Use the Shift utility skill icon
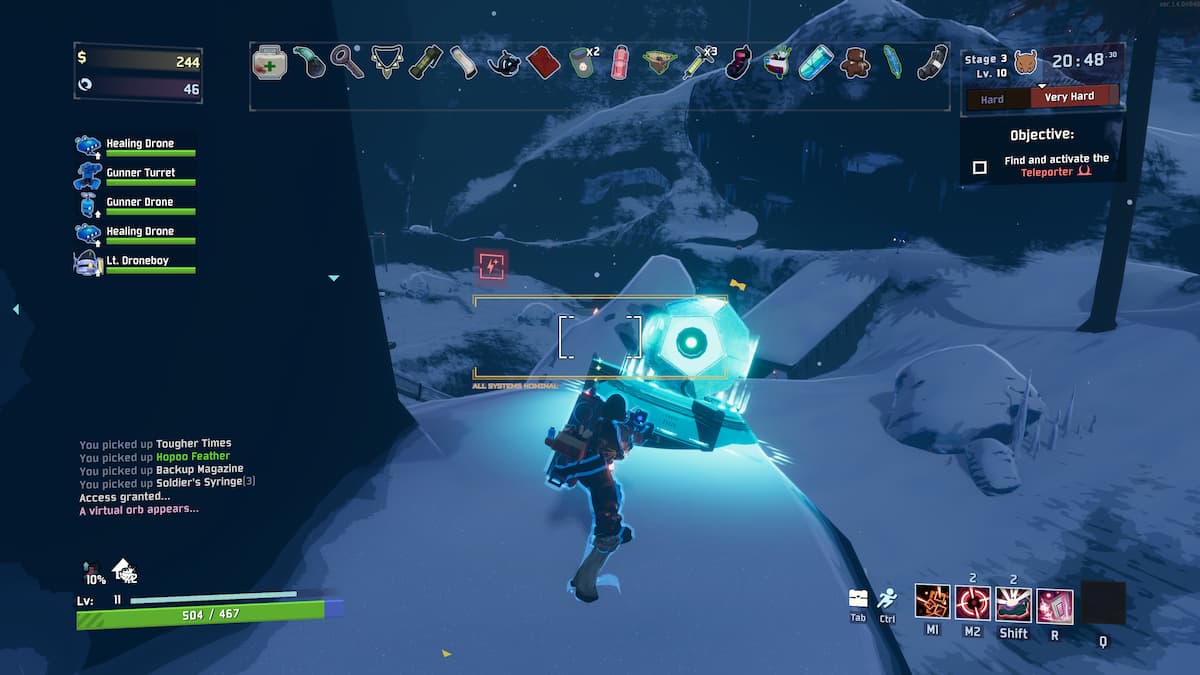The width and height of the screenshot is (1200, 675). point(1013,603)
